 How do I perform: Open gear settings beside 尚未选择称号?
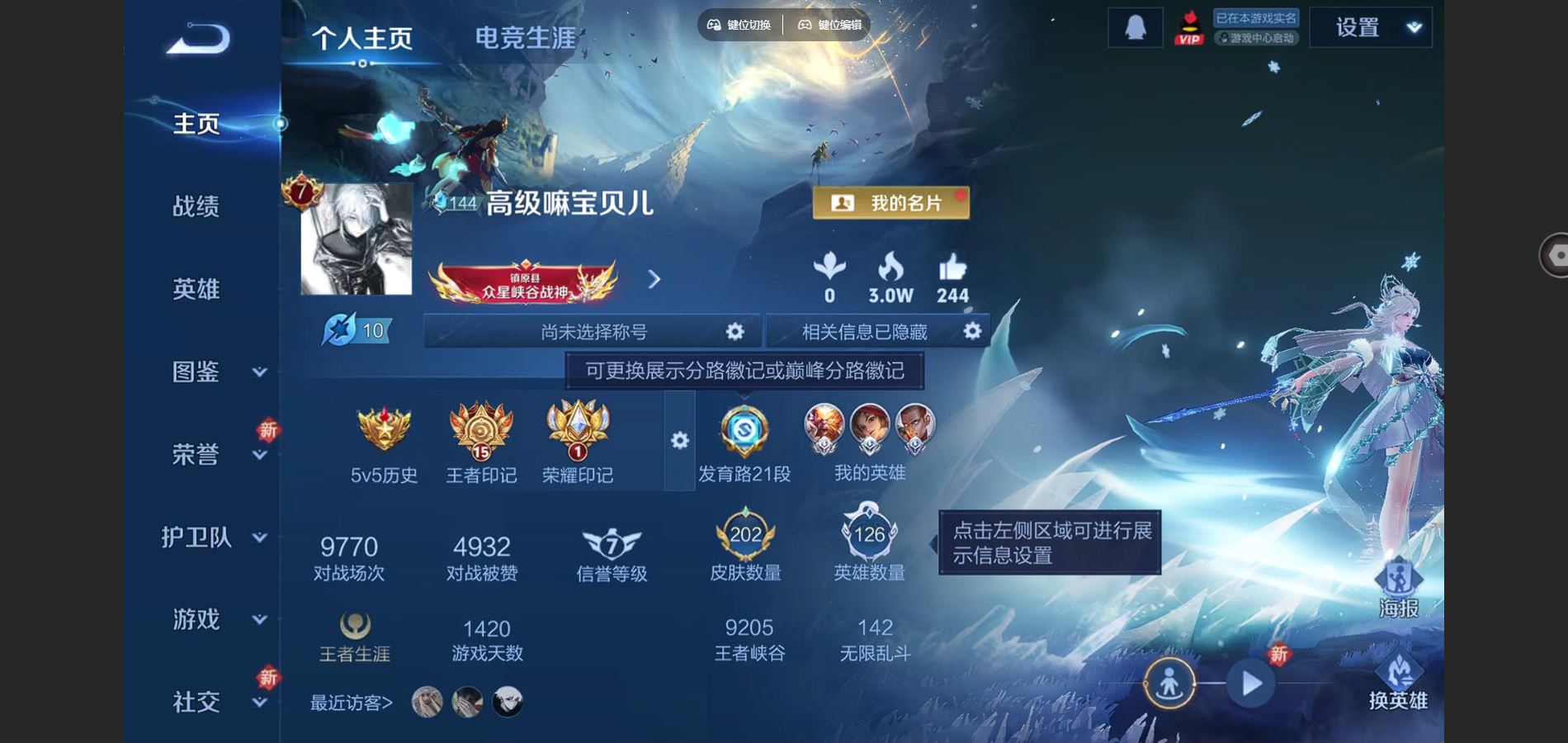733,331
